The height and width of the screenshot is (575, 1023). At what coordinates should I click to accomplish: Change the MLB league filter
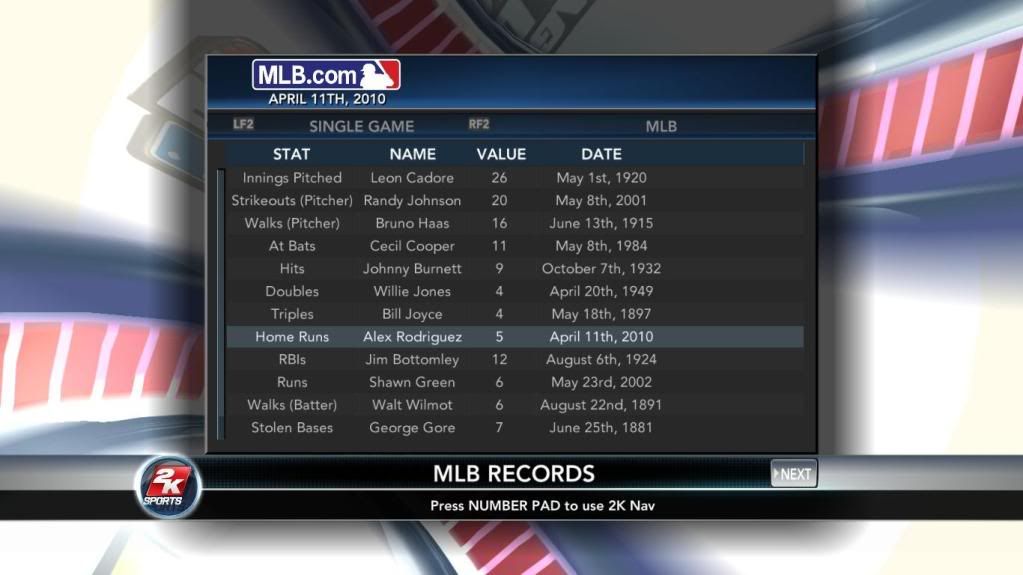click(661, 126)
